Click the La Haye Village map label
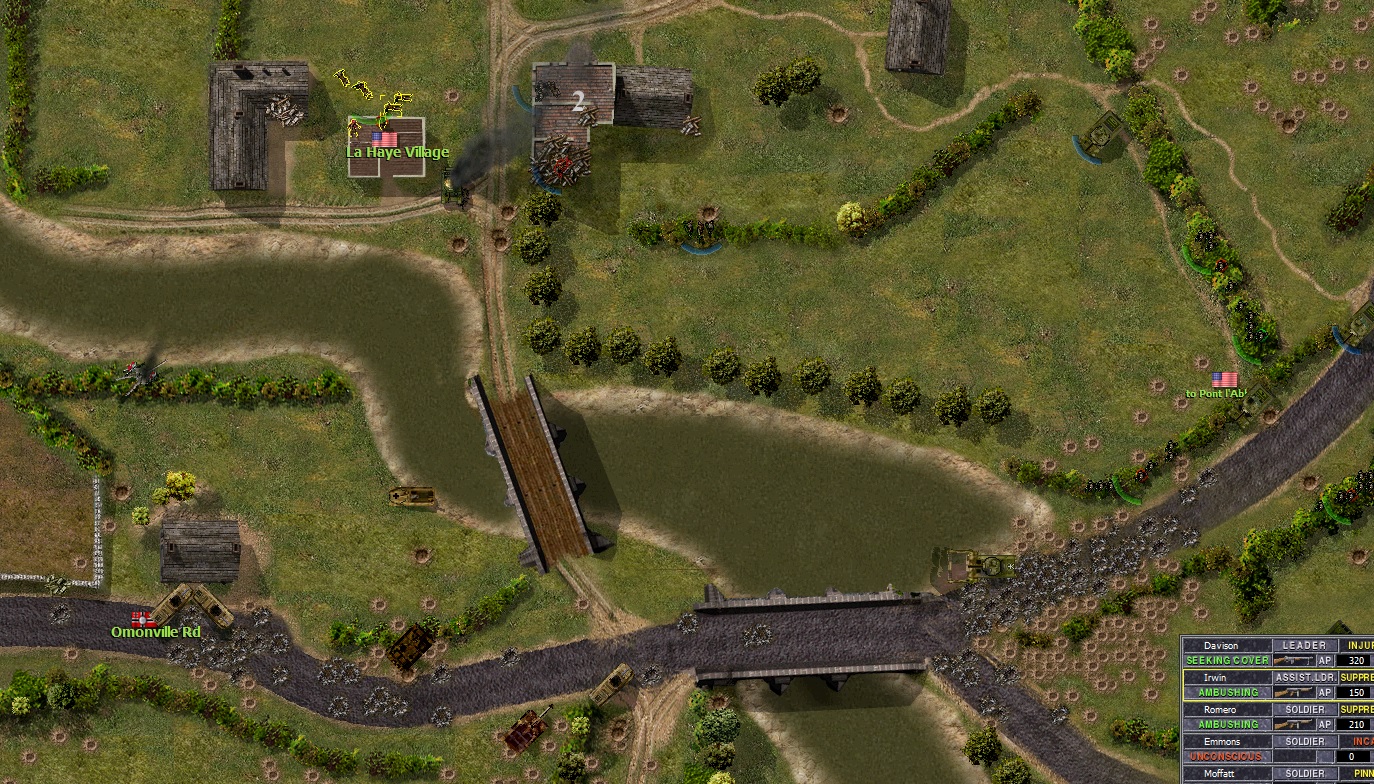The image size is (1374, 784). [x=397, y=152]
